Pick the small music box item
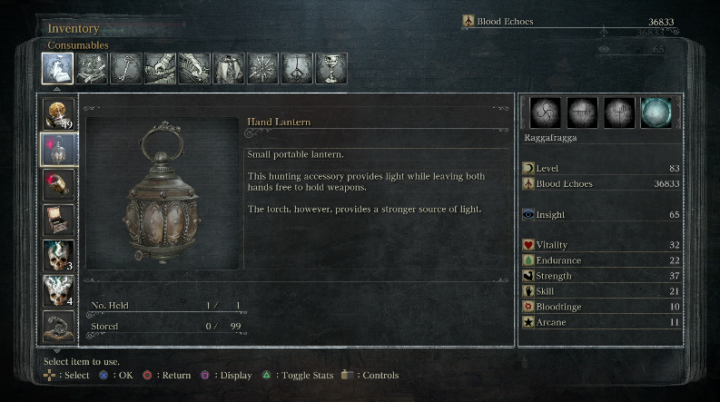This screenshot has width=720, height=402. 57,220
